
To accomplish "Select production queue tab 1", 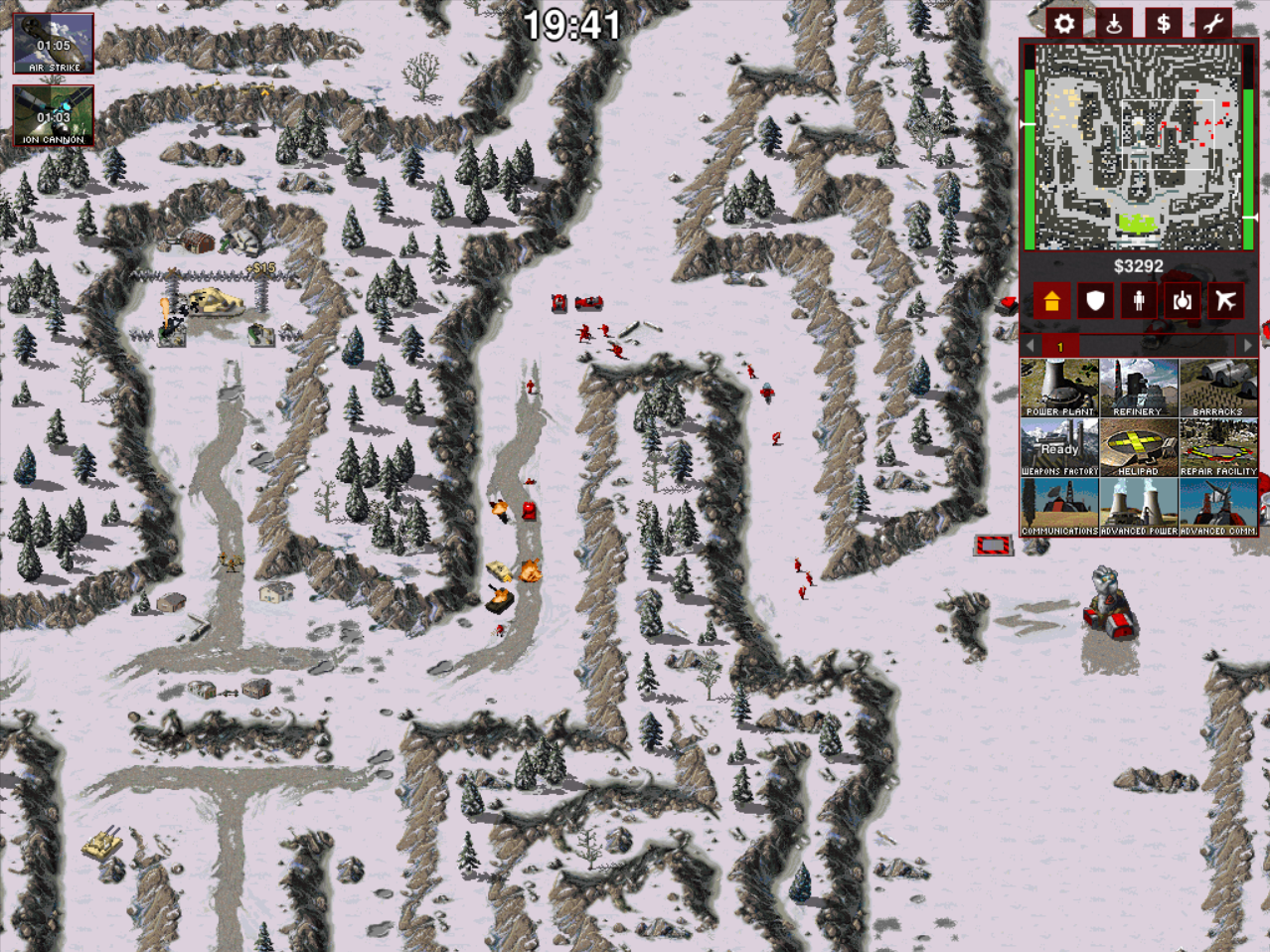I will [x=1059, y=346].
